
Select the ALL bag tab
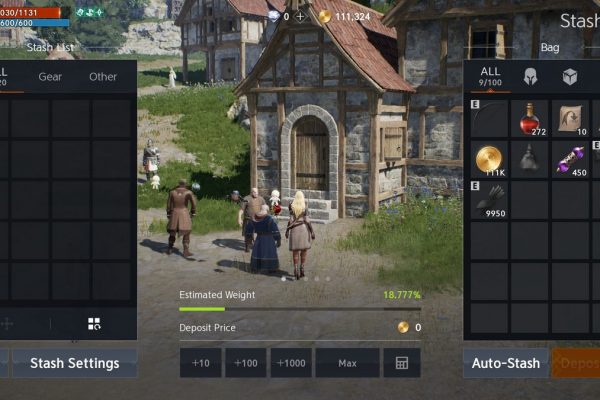point(490,77)
